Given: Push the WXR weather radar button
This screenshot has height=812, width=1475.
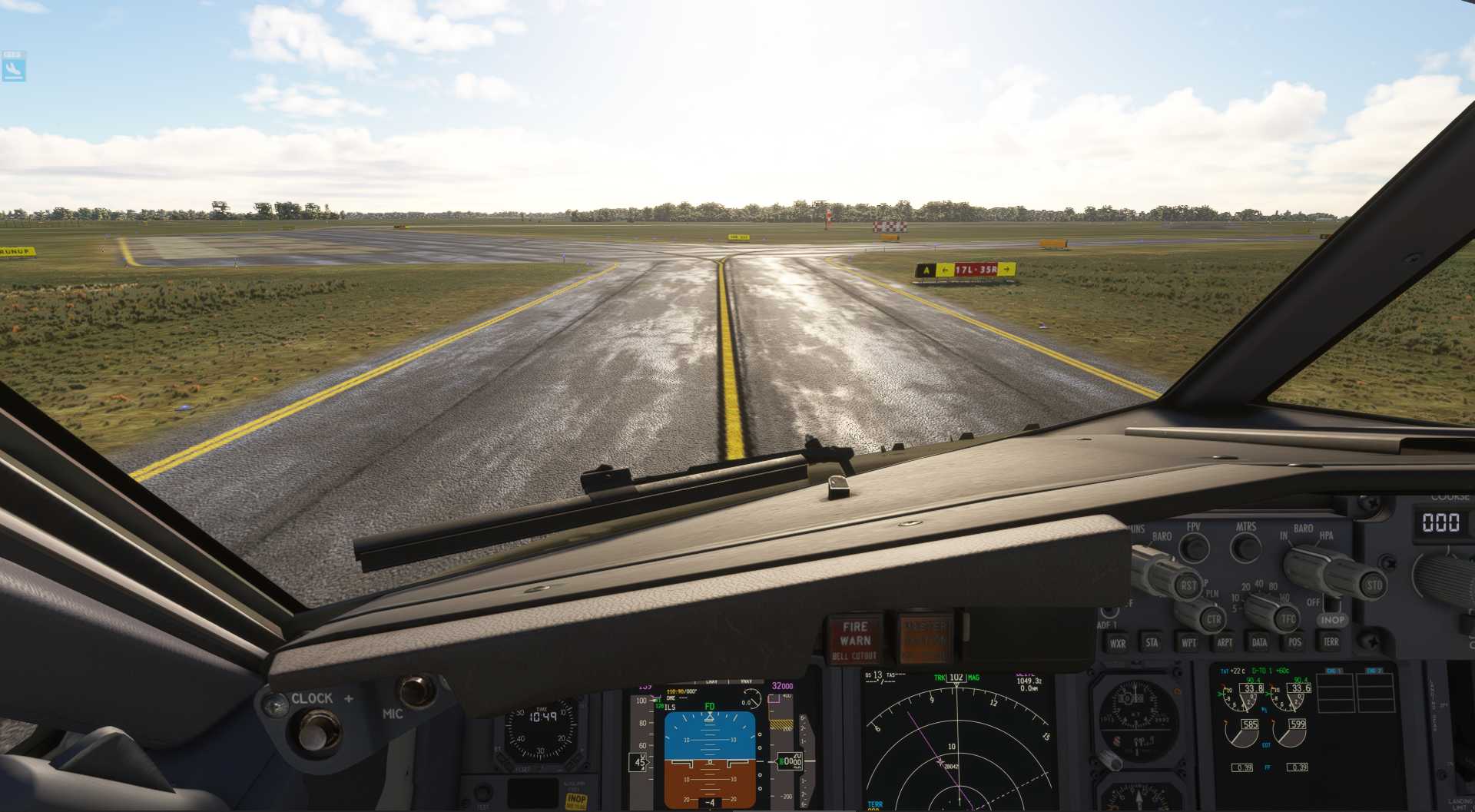Looking at the screenshot, I should pyautogui.click(x=1117, y=643).
